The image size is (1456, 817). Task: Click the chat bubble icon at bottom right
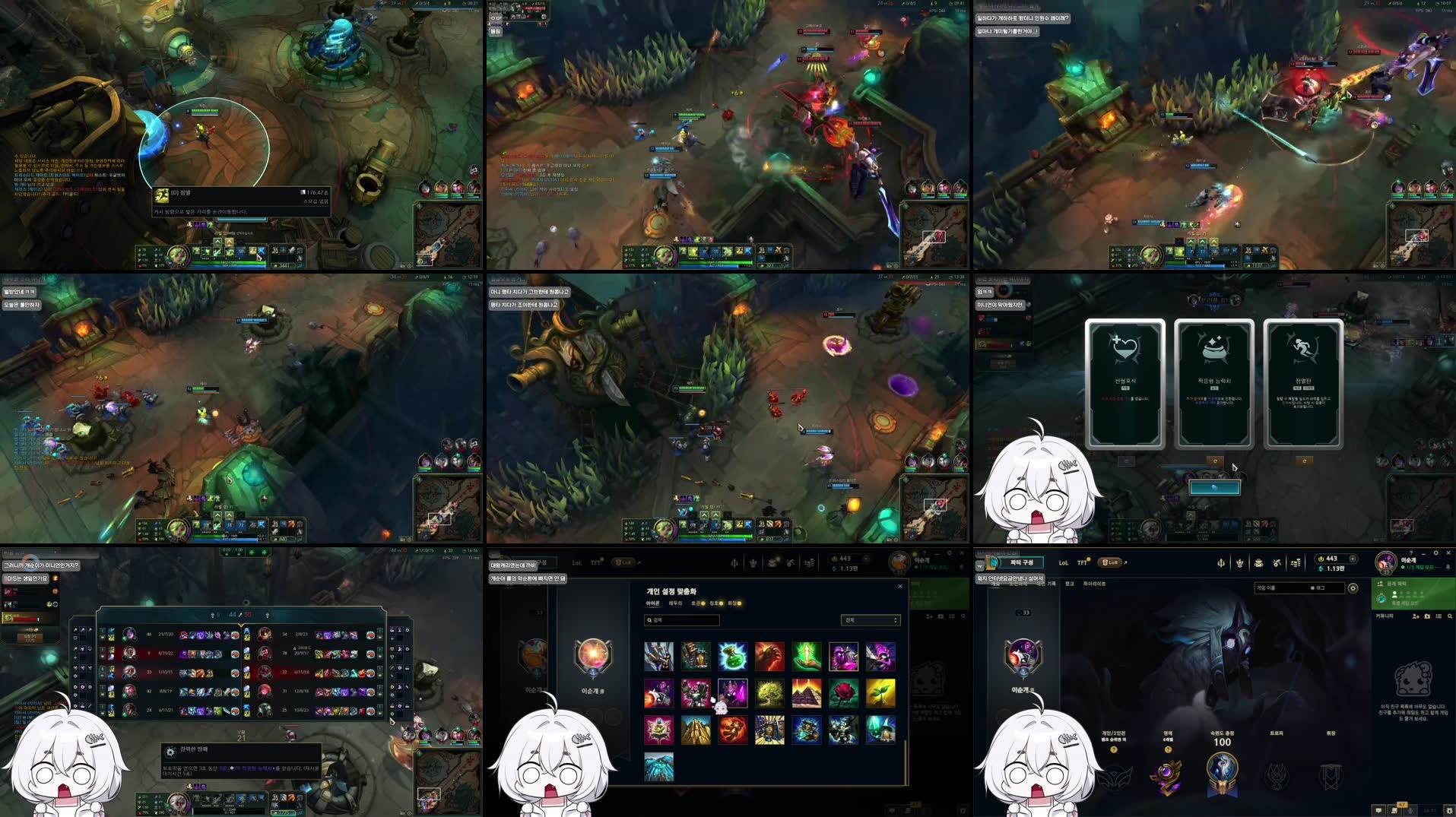[x=1379, y=812]
